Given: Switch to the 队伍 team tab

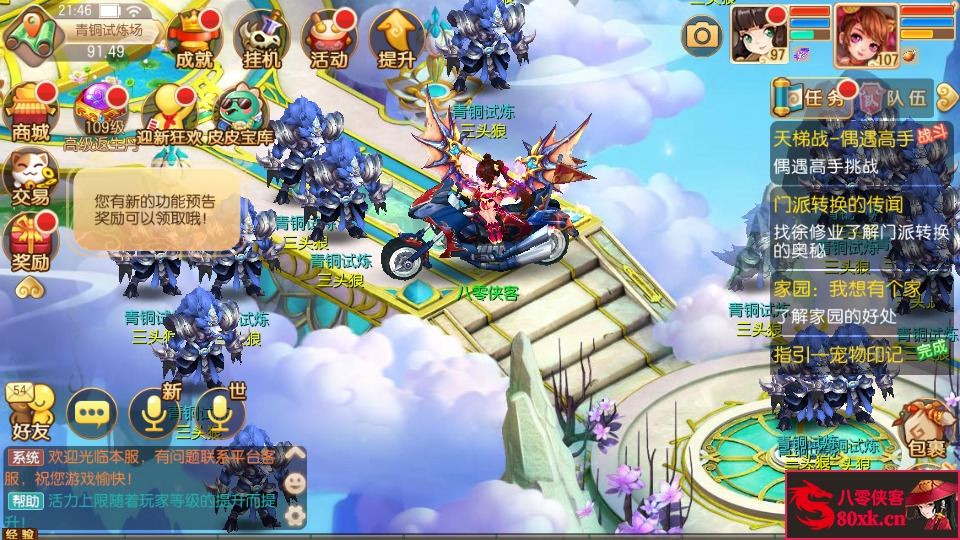Looking at the screenshot, I should 893,98.
